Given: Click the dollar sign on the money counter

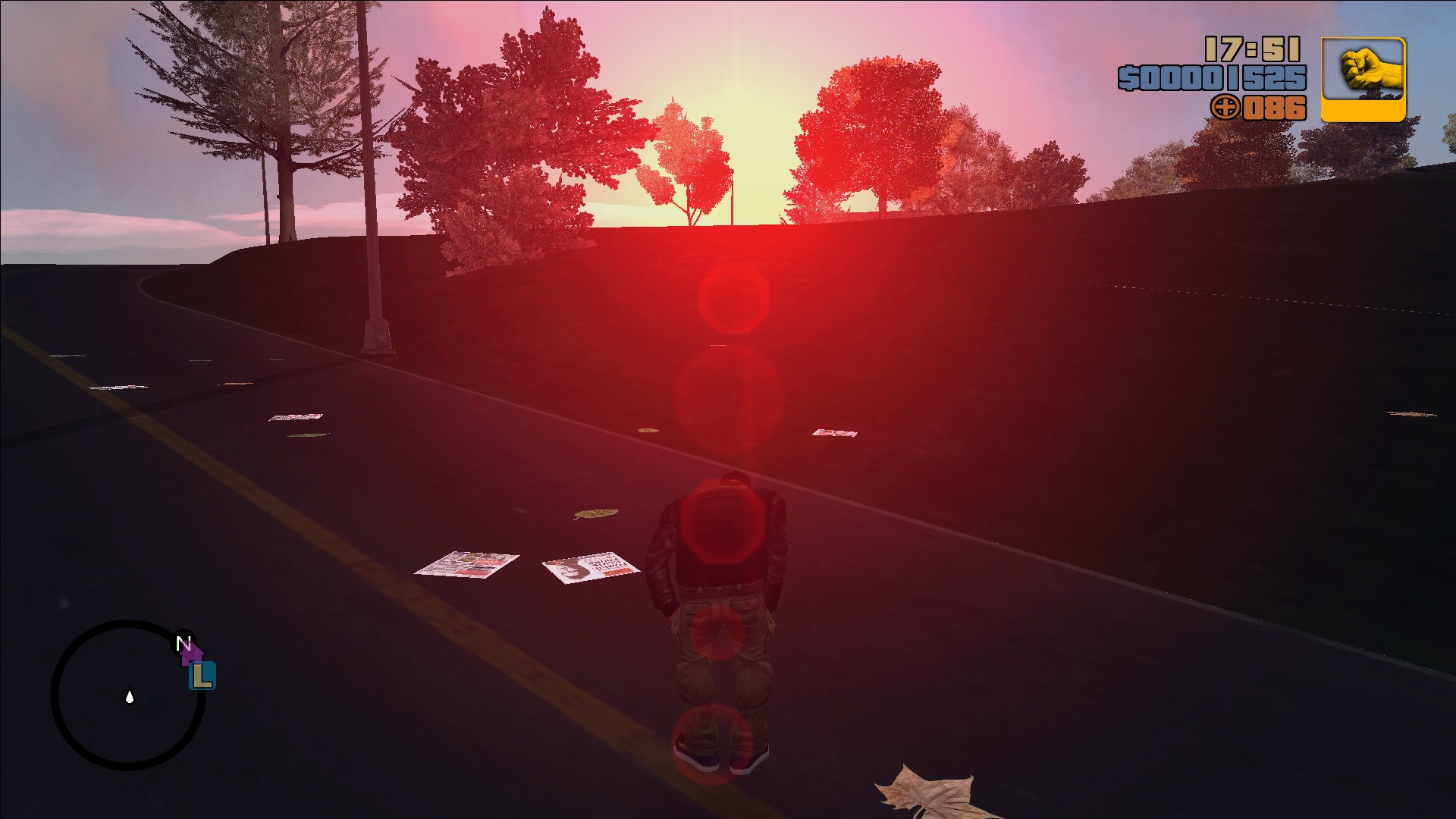Looking at the screenshot, I should (1128, 76).
